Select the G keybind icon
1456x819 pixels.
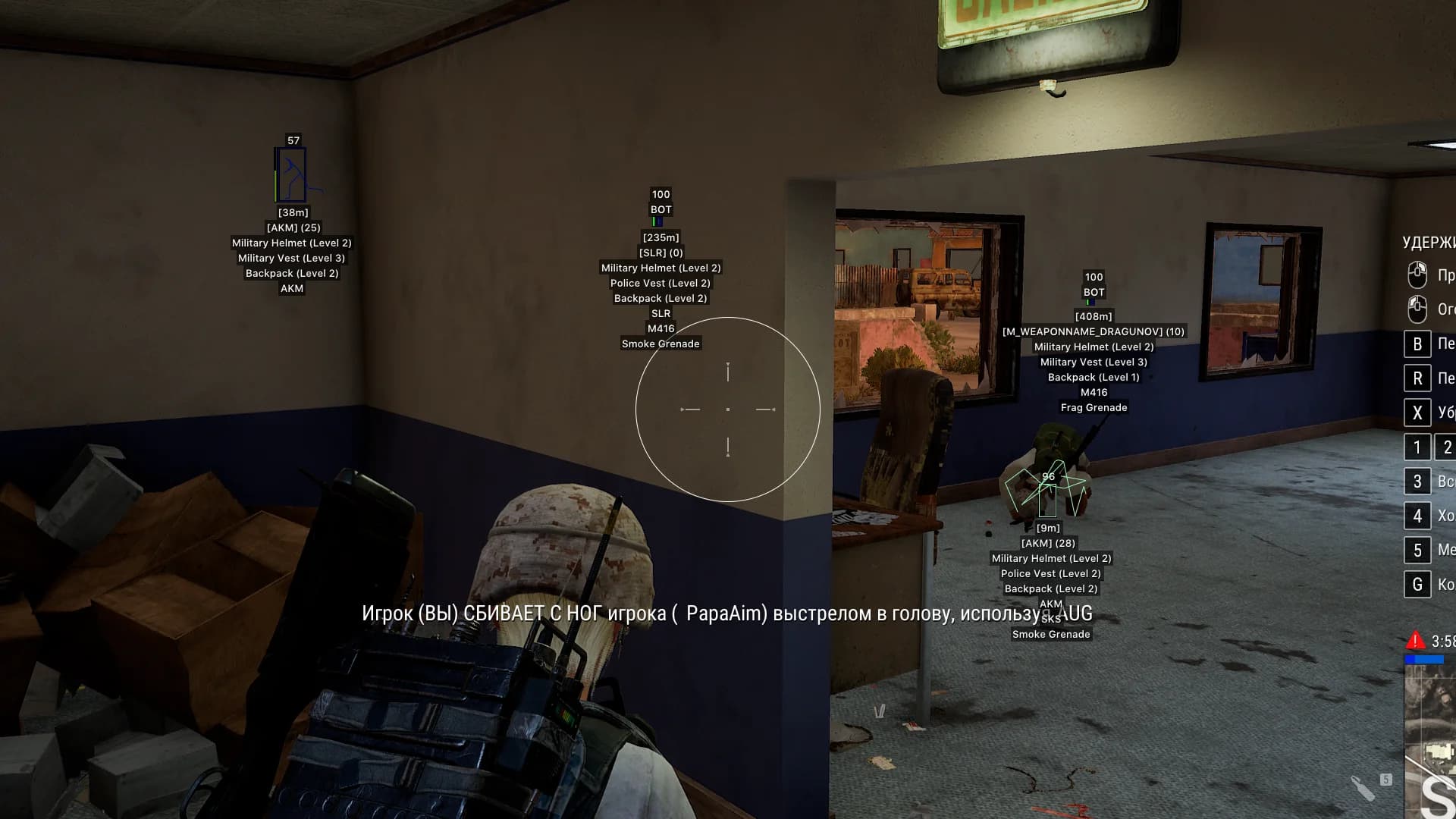pos(1417,584)
